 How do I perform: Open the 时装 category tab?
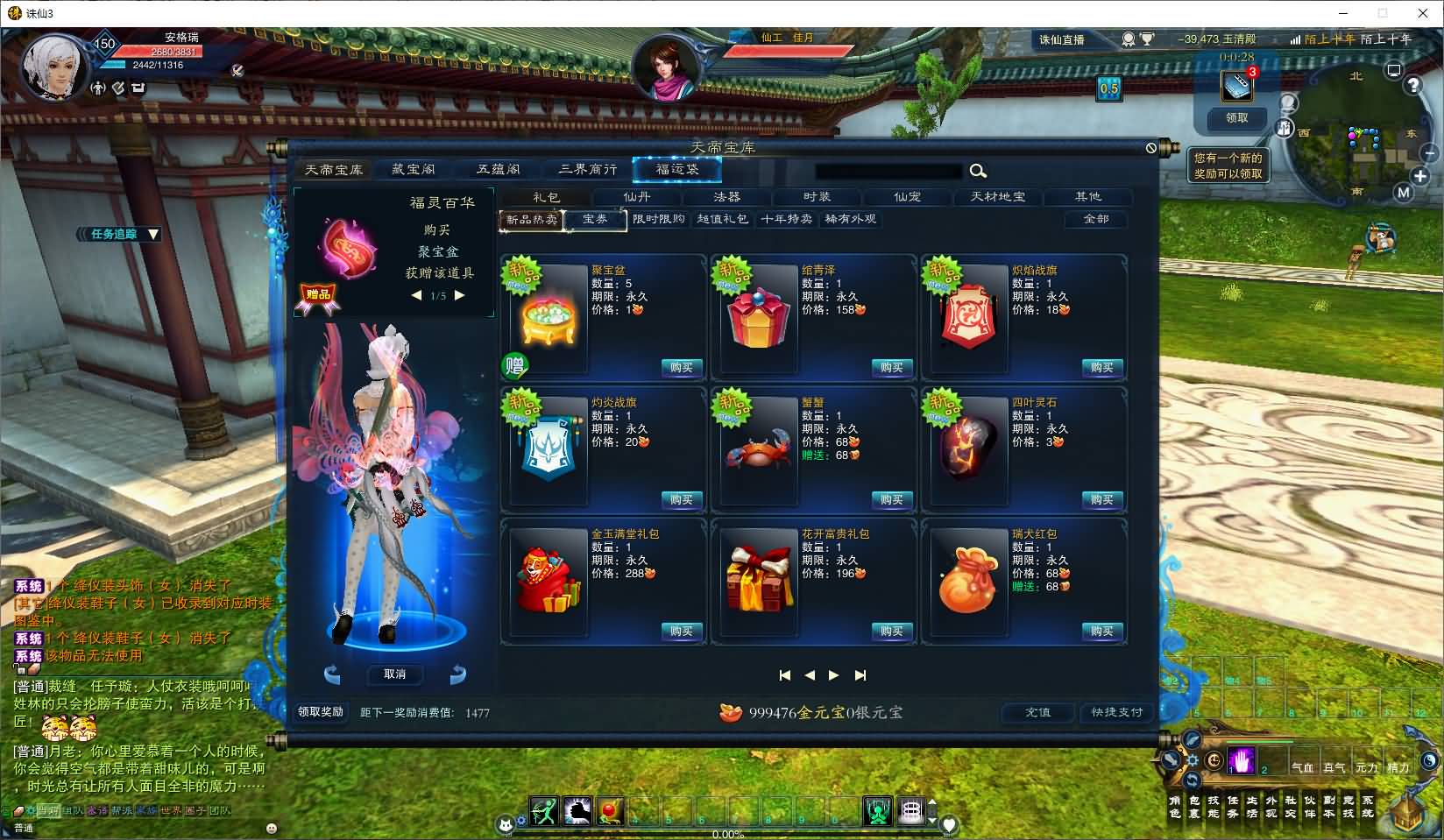817,197
